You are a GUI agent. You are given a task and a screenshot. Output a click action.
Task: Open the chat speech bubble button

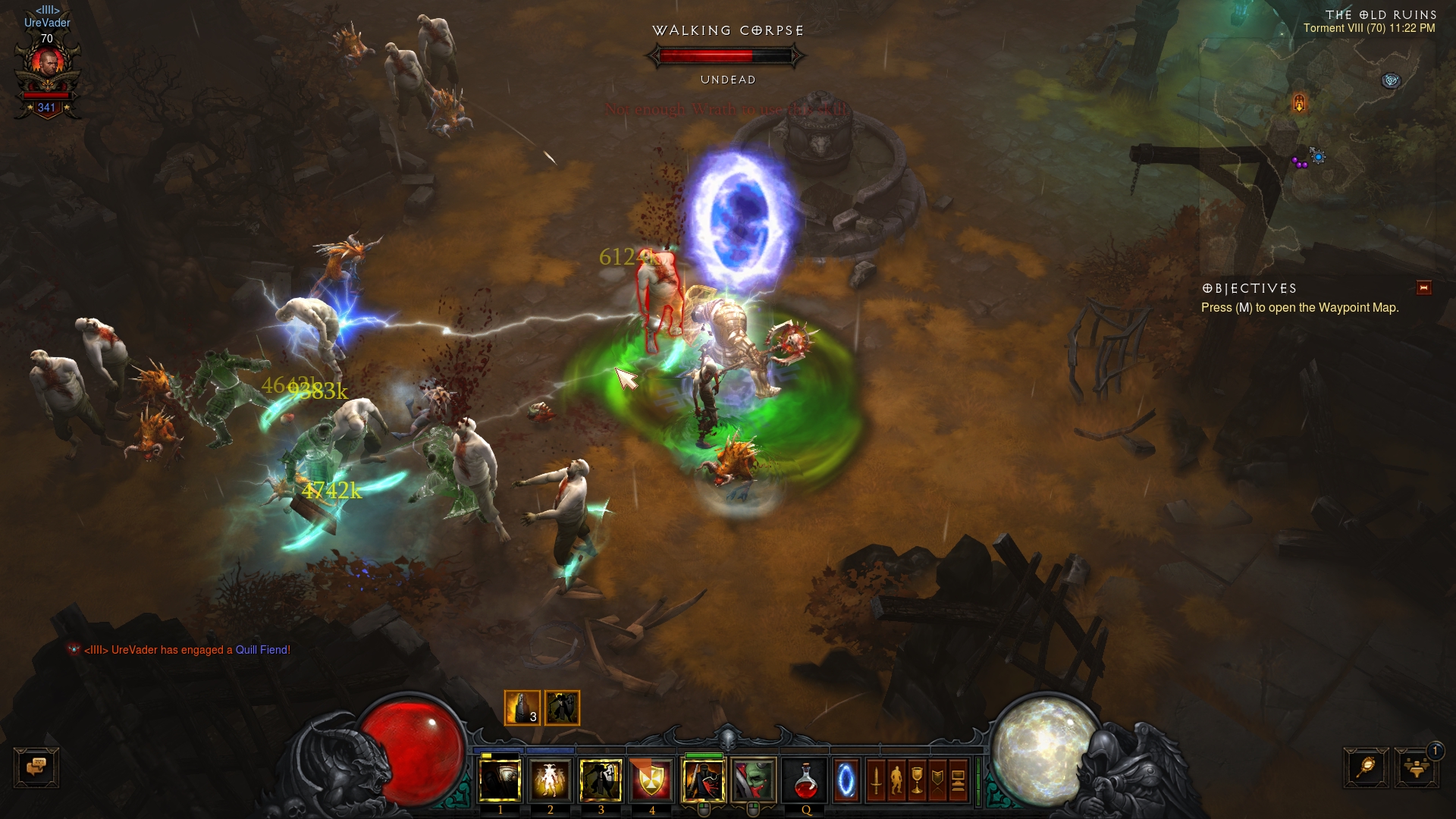coord(36,767)
